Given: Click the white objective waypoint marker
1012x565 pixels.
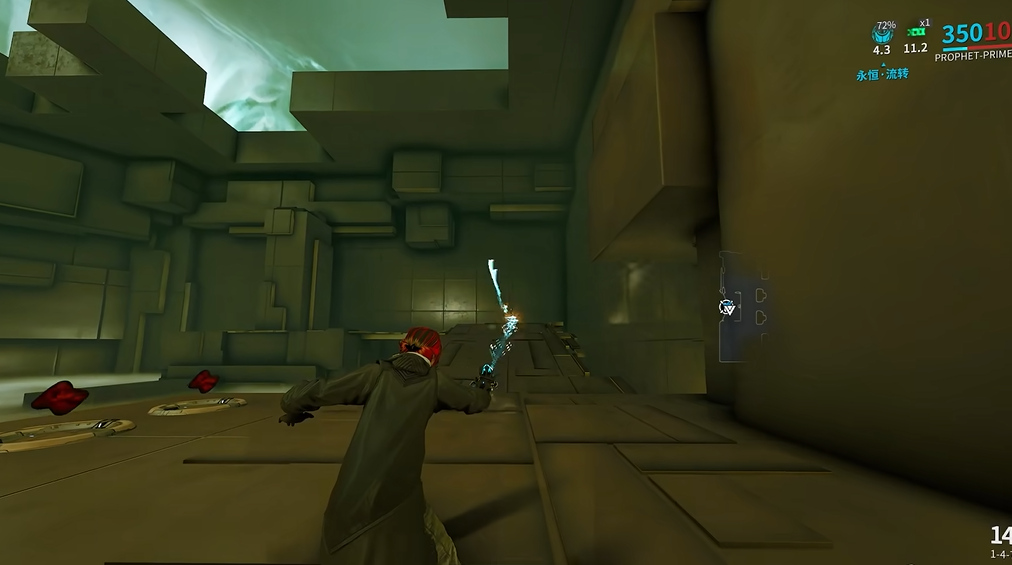Looking at the screenshot, I should (x=728, y=308).
